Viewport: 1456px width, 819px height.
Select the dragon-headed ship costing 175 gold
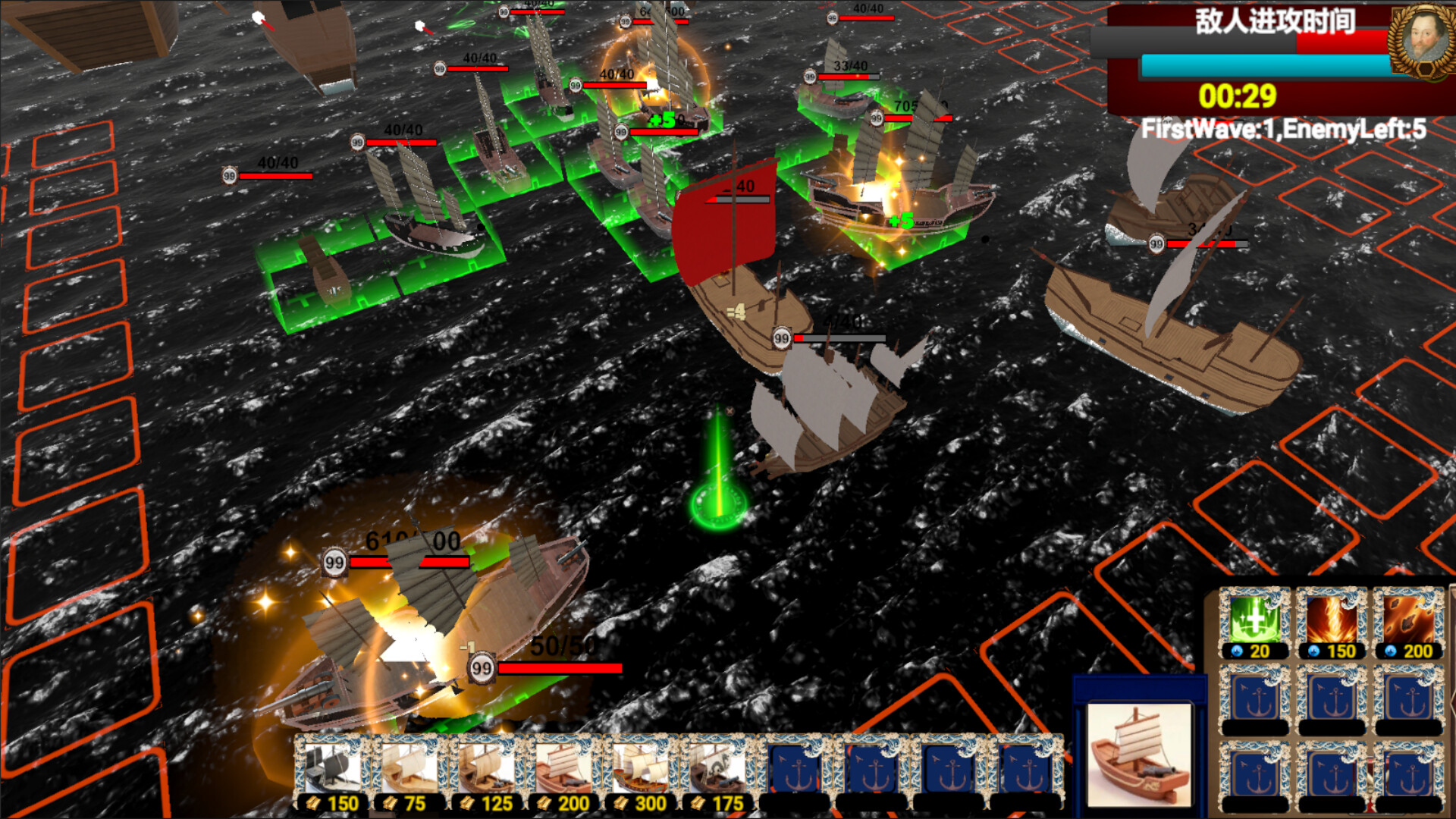720,767
